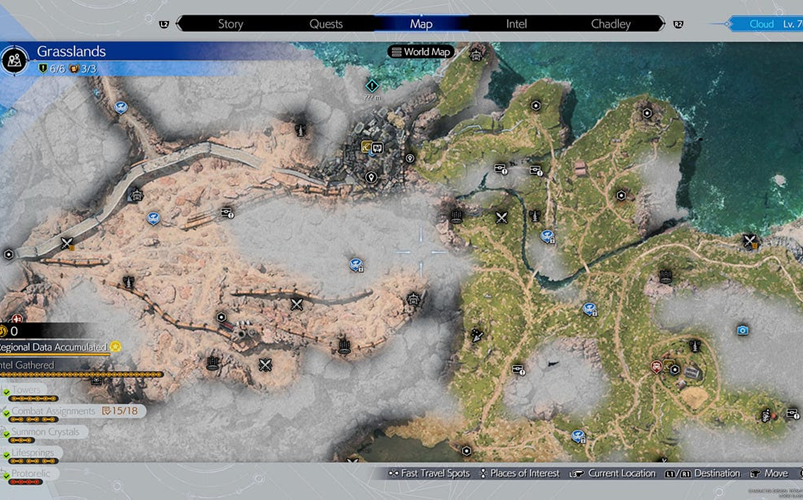The height and width of the screenshot is (500, 803).
Task: Select the blue camera photo spot marker
Action: pos(742,329)
